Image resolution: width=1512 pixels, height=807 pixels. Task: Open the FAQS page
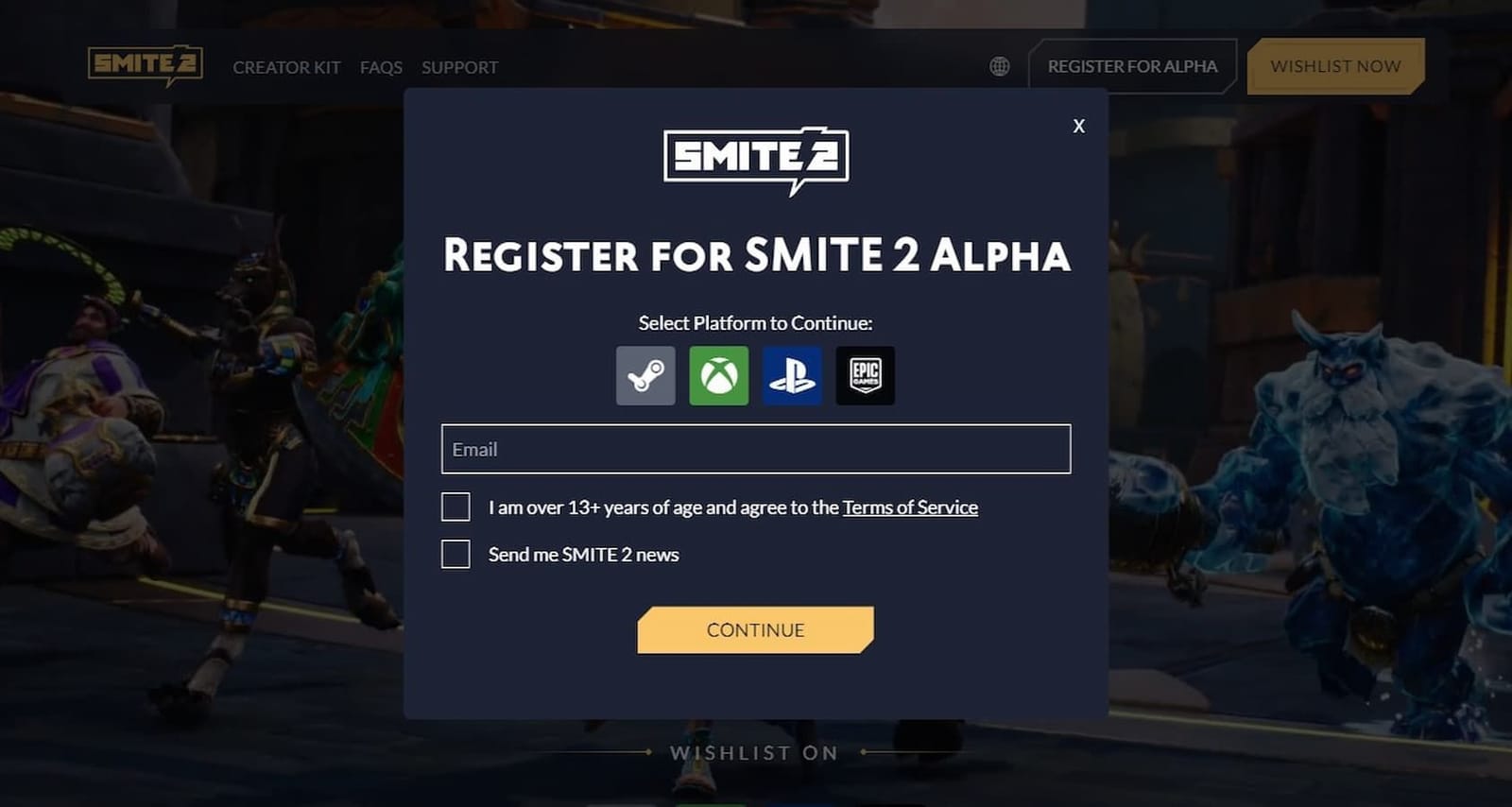(380, 66)
